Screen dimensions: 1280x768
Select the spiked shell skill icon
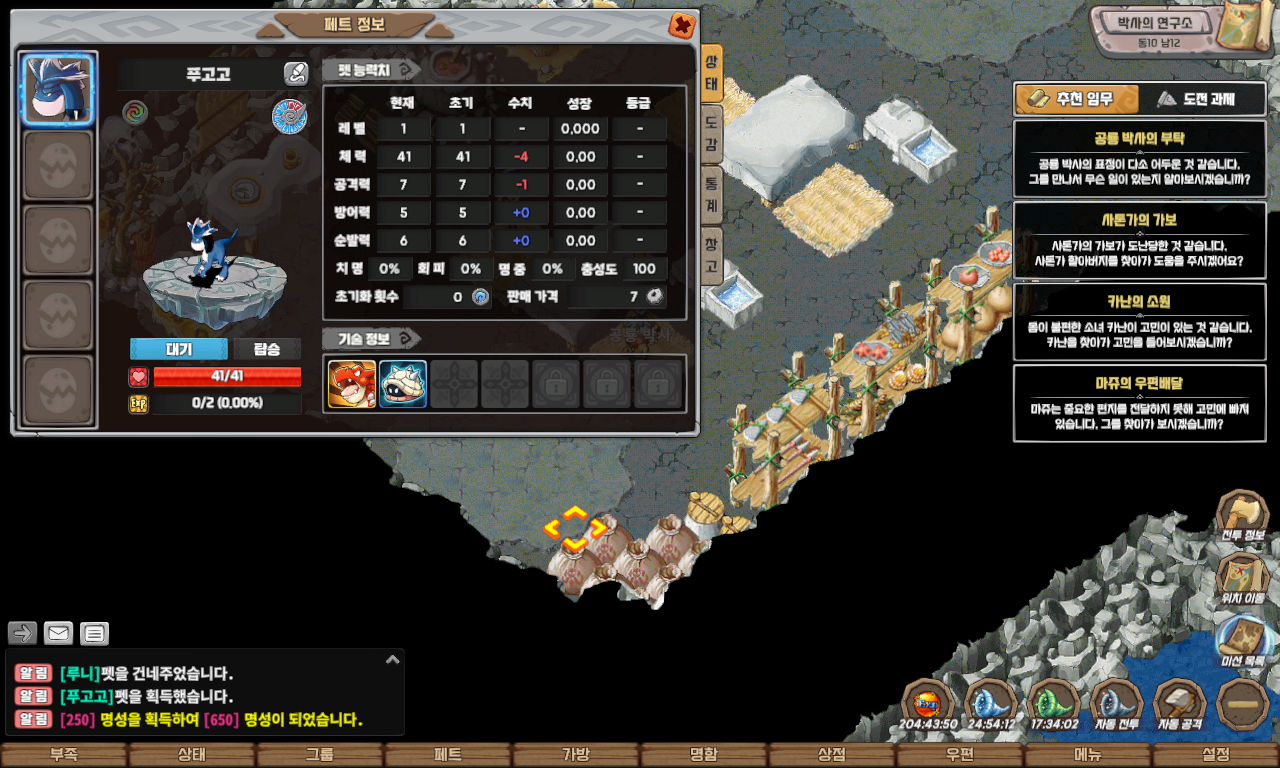403,384
